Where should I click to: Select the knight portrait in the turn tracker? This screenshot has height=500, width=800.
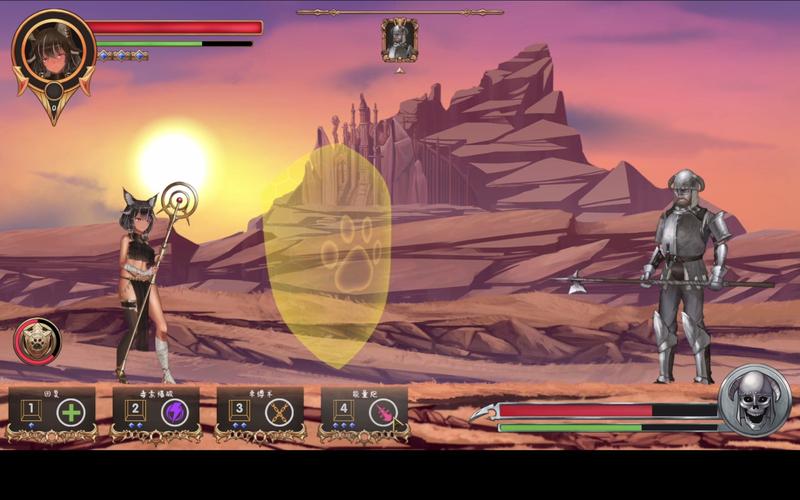[x=399, y=40]
